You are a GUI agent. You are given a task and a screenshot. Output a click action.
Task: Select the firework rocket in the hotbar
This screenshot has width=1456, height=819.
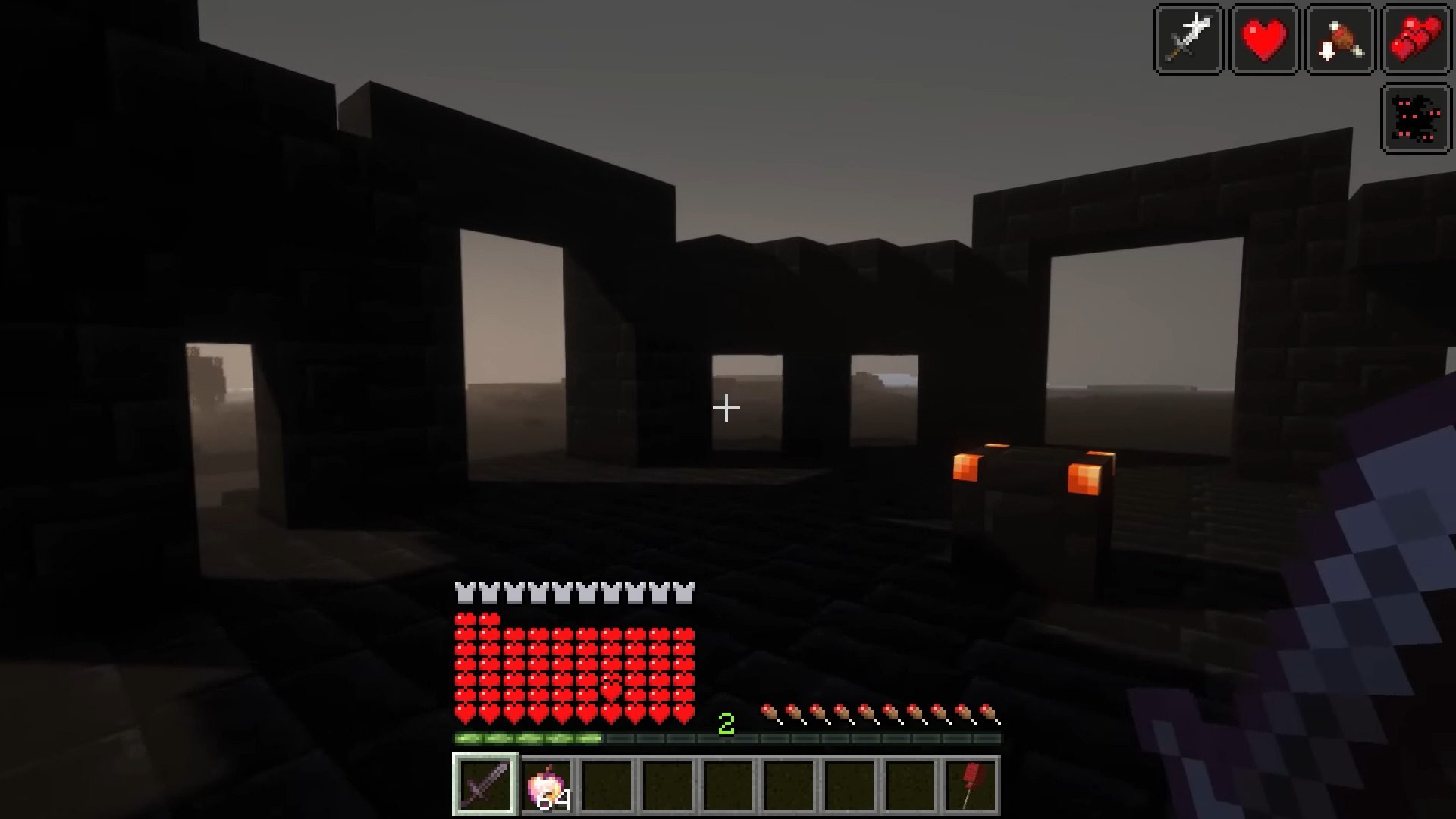971,785
